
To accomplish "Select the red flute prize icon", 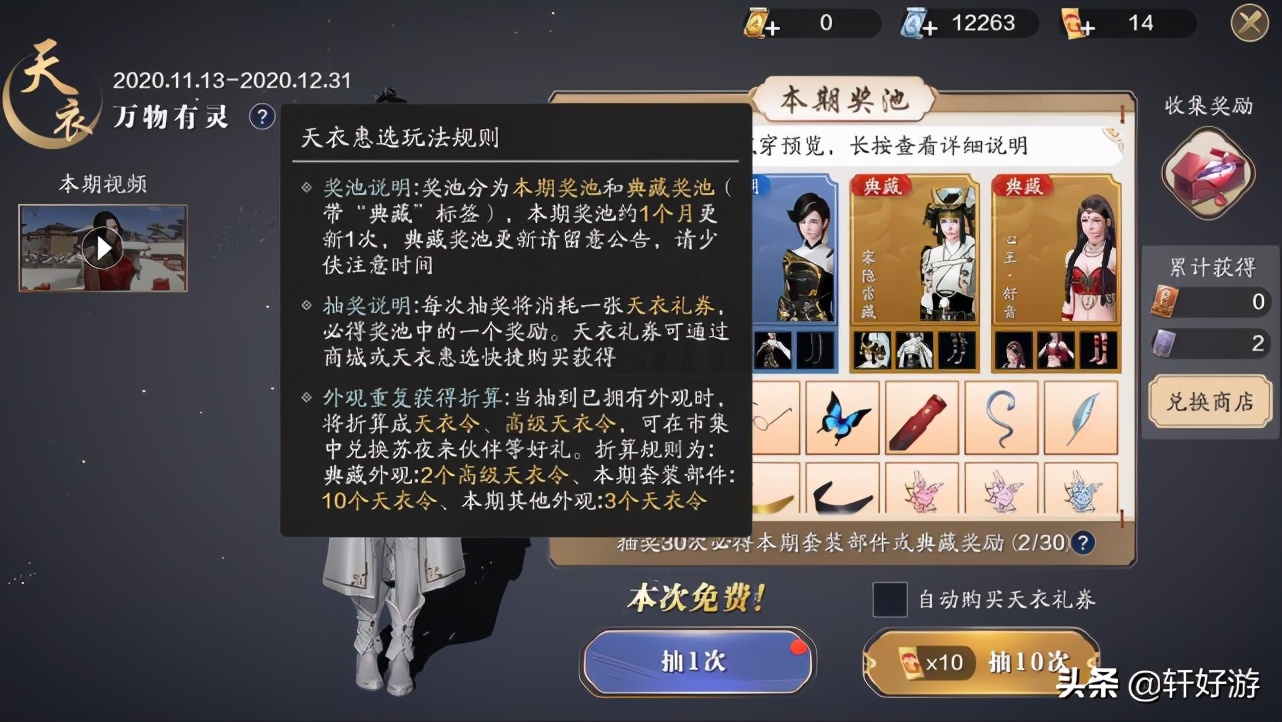I will tap(922, 418).
